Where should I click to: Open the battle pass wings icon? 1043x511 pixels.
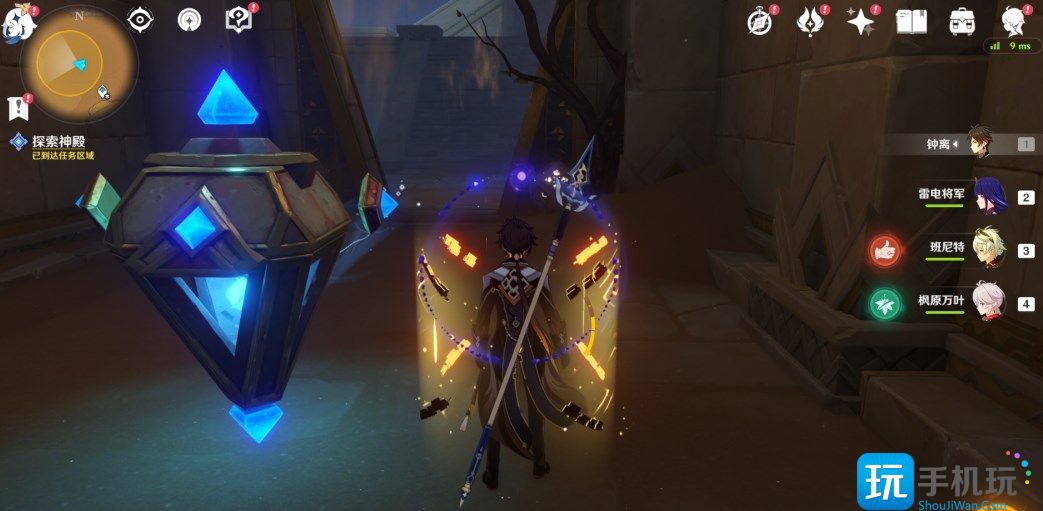tap(810, 21)
